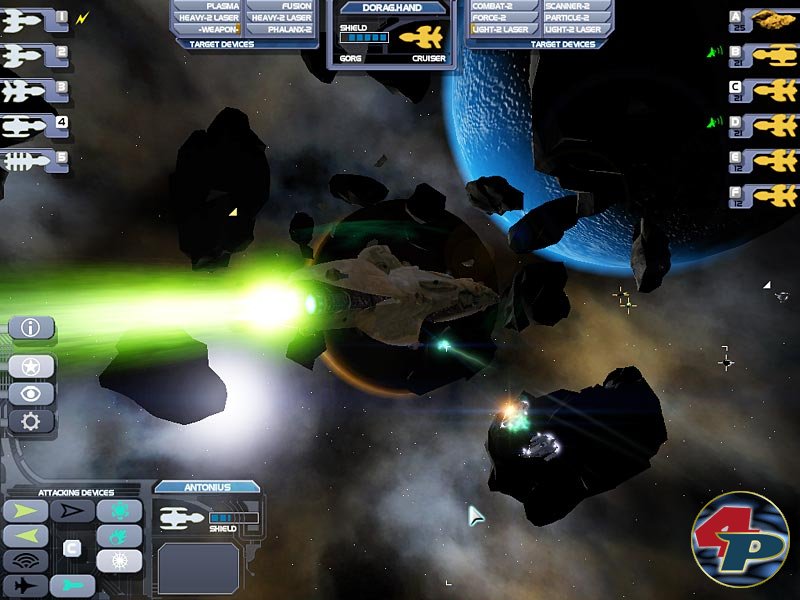Target enemy ship C
Image resolution: width=800 pixels, height=600 pixels.
[764, 91]
